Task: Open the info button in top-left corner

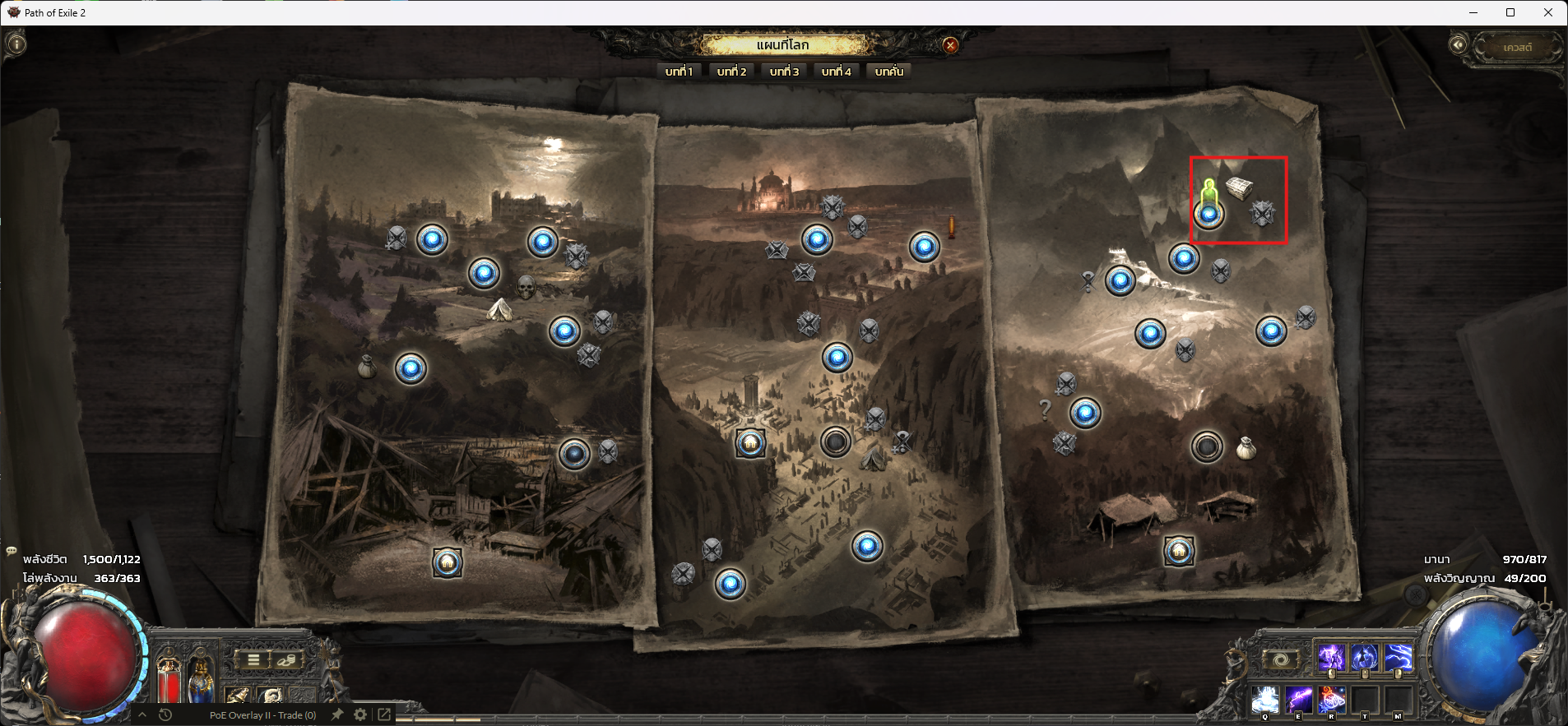Action: tap(16, 44)
